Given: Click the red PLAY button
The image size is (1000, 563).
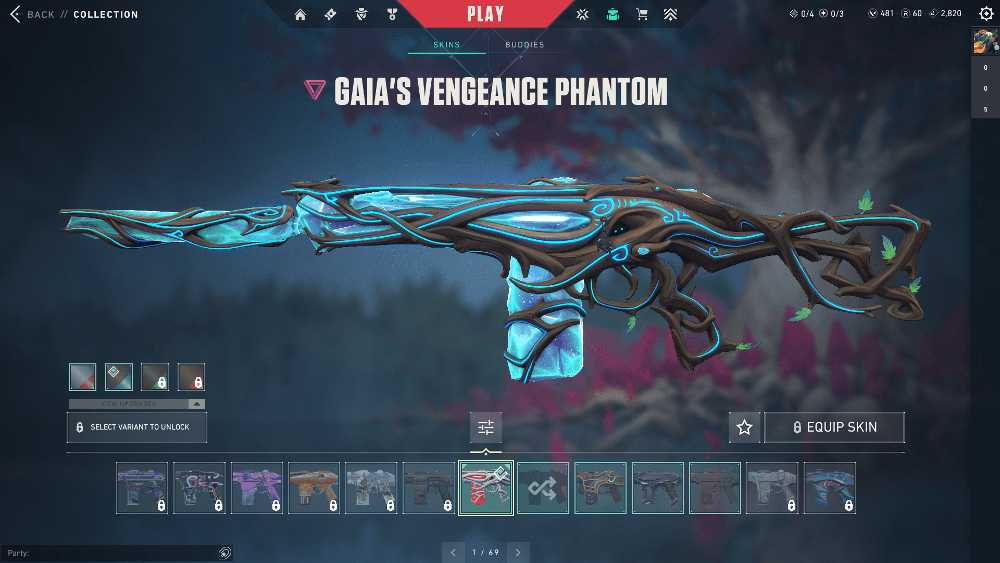Looking at the screenshot, I should [485, 14].
